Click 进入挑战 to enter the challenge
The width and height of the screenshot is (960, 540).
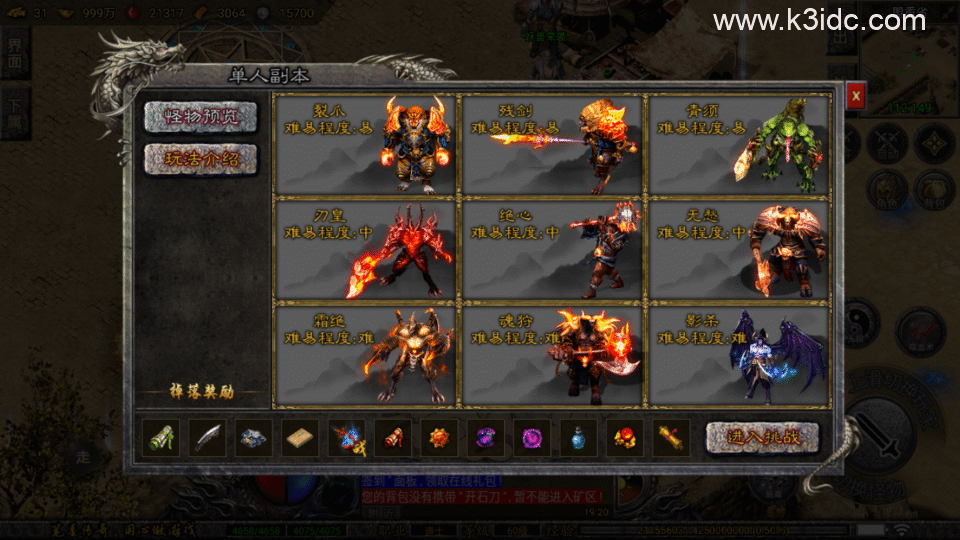762,437
